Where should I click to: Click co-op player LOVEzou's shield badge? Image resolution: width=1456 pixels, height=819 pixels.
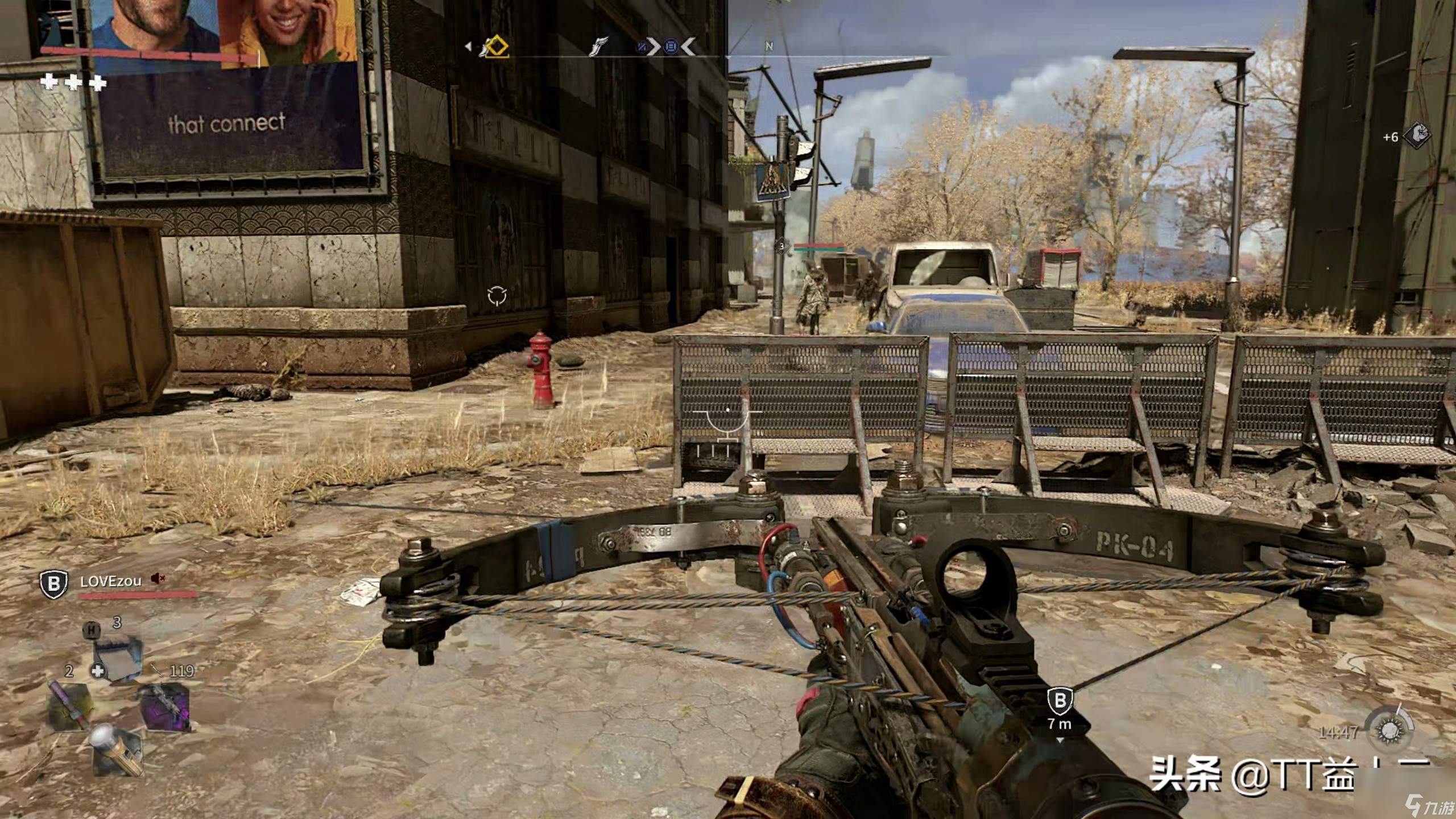(53, 584)
